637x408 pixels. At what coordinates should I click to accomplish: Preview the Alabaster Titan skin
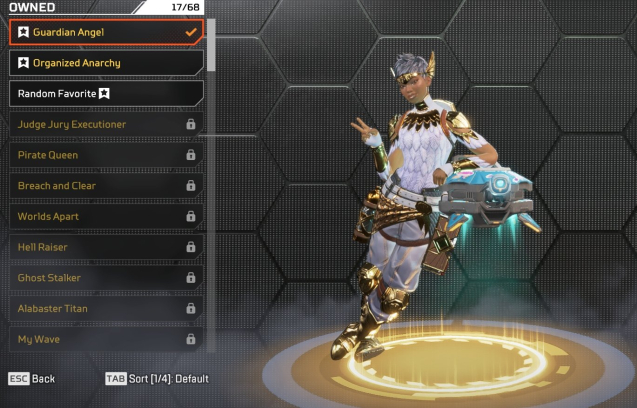(x=106, y=308)
